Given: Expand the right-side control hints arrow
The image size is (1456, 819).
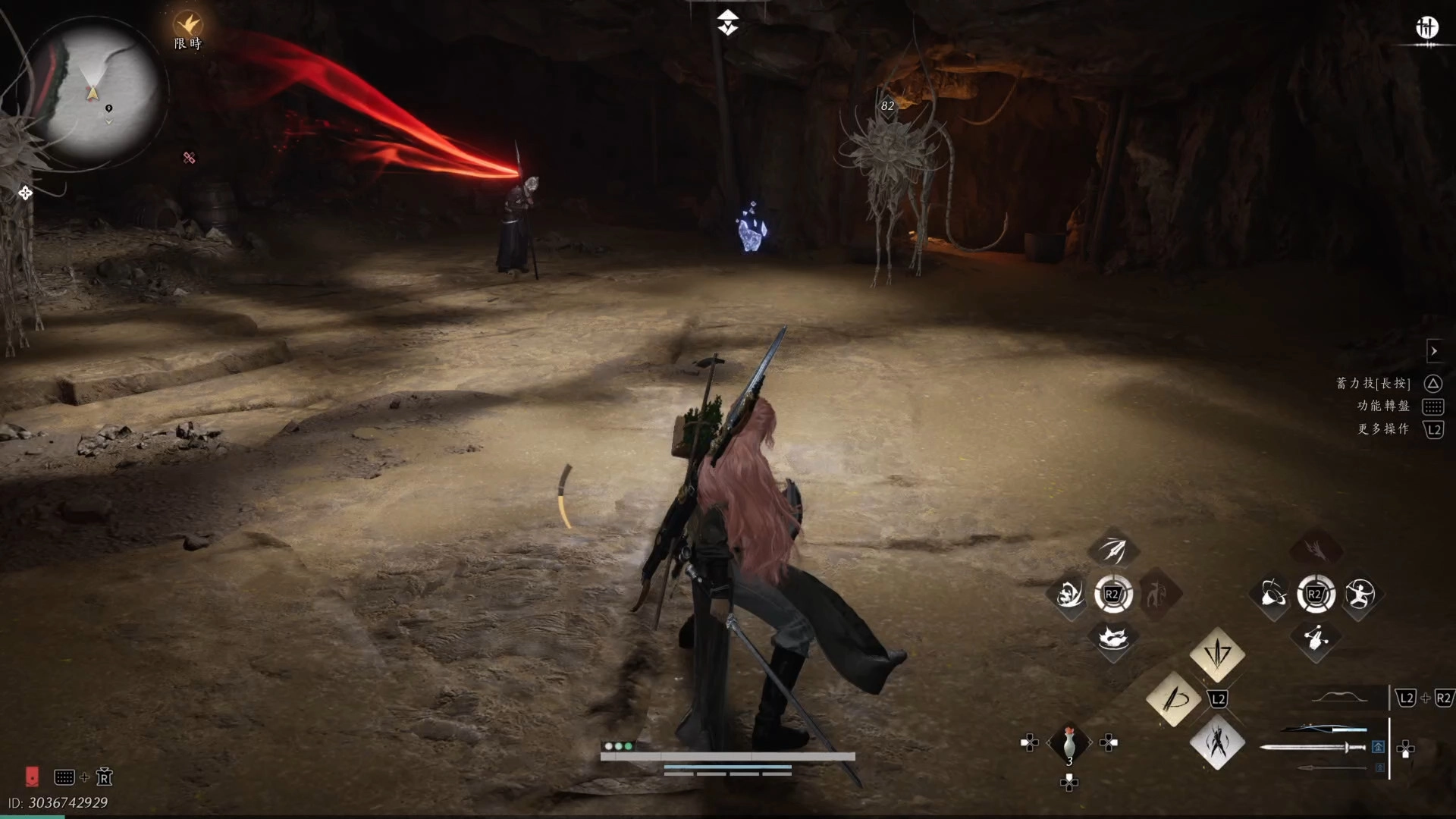Looking at the screenshot, I should (x=1433, y=351).
